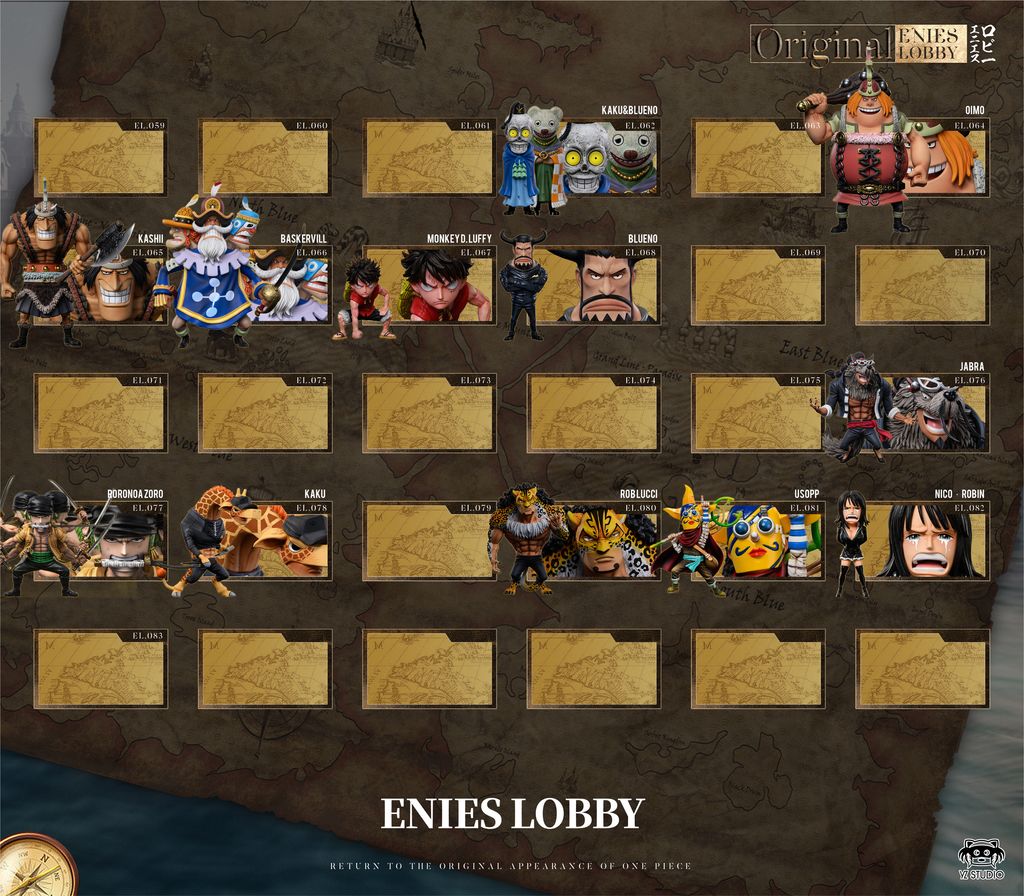Open the Kashii character card
The image size is (1024, 896).
[112, 286]
